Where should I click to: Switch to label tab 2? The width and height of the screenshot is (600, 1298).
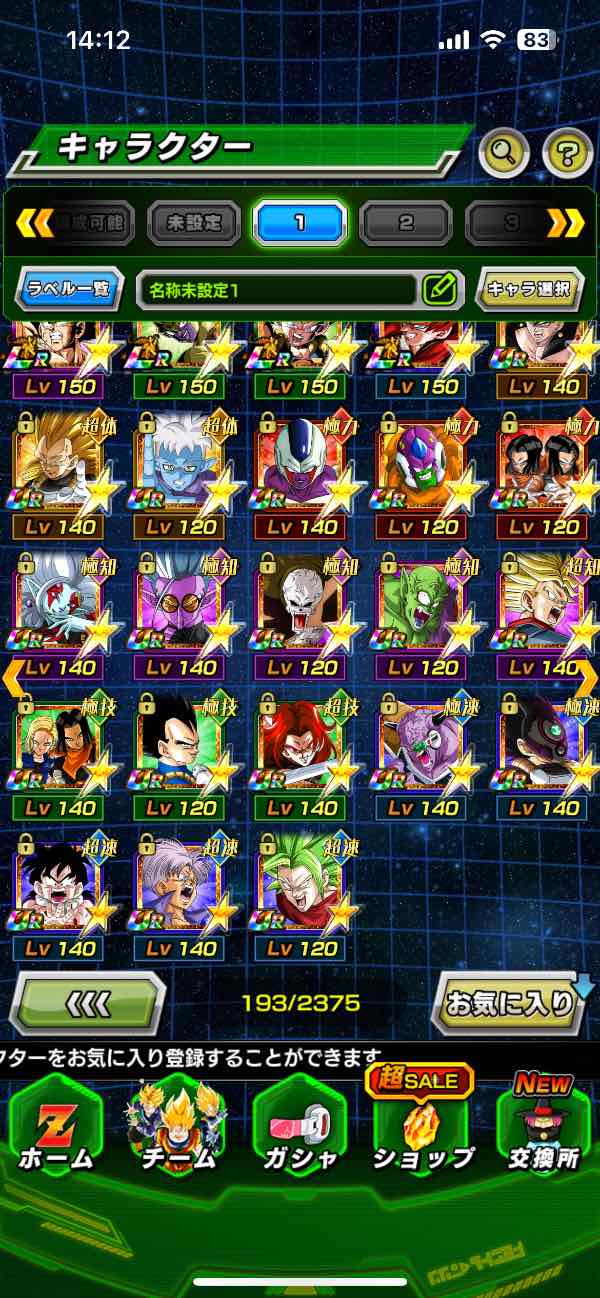click(x=405, y=222)
